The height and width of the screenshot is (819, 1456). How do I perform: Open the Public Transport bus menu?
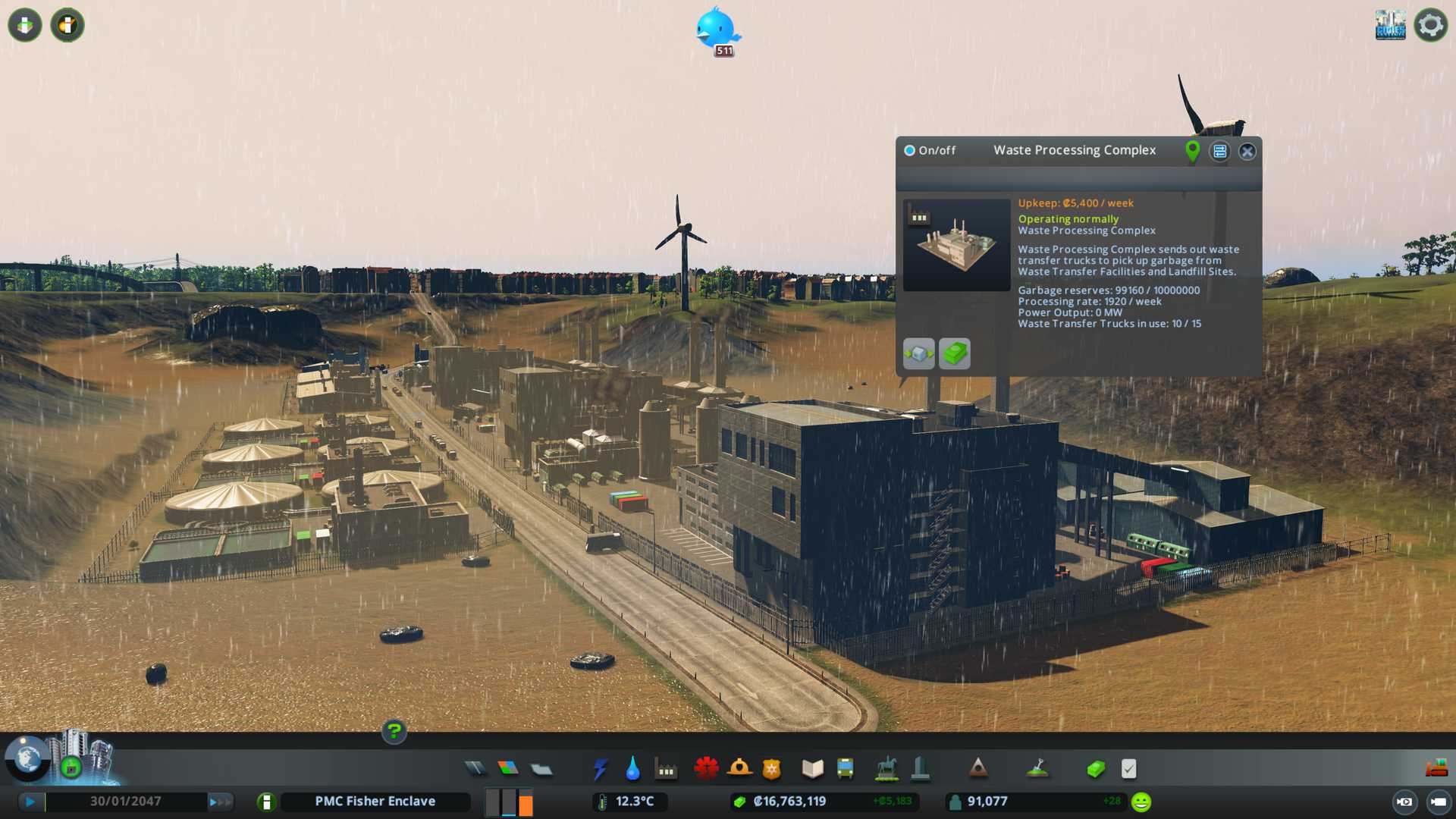pos(845,769)
